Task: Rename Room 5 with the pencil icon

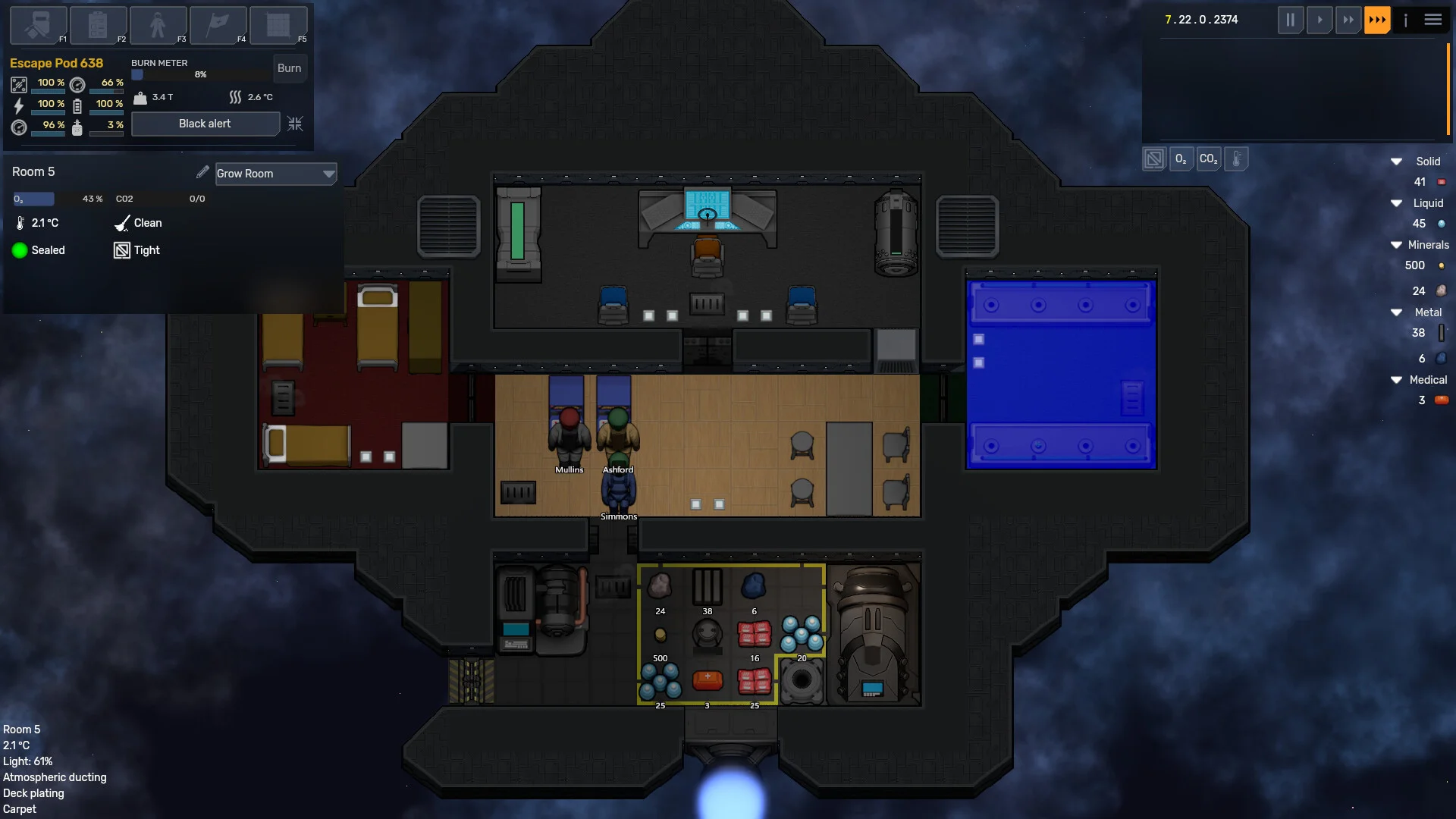Action: pyautogui.click(x=202, y=173)
